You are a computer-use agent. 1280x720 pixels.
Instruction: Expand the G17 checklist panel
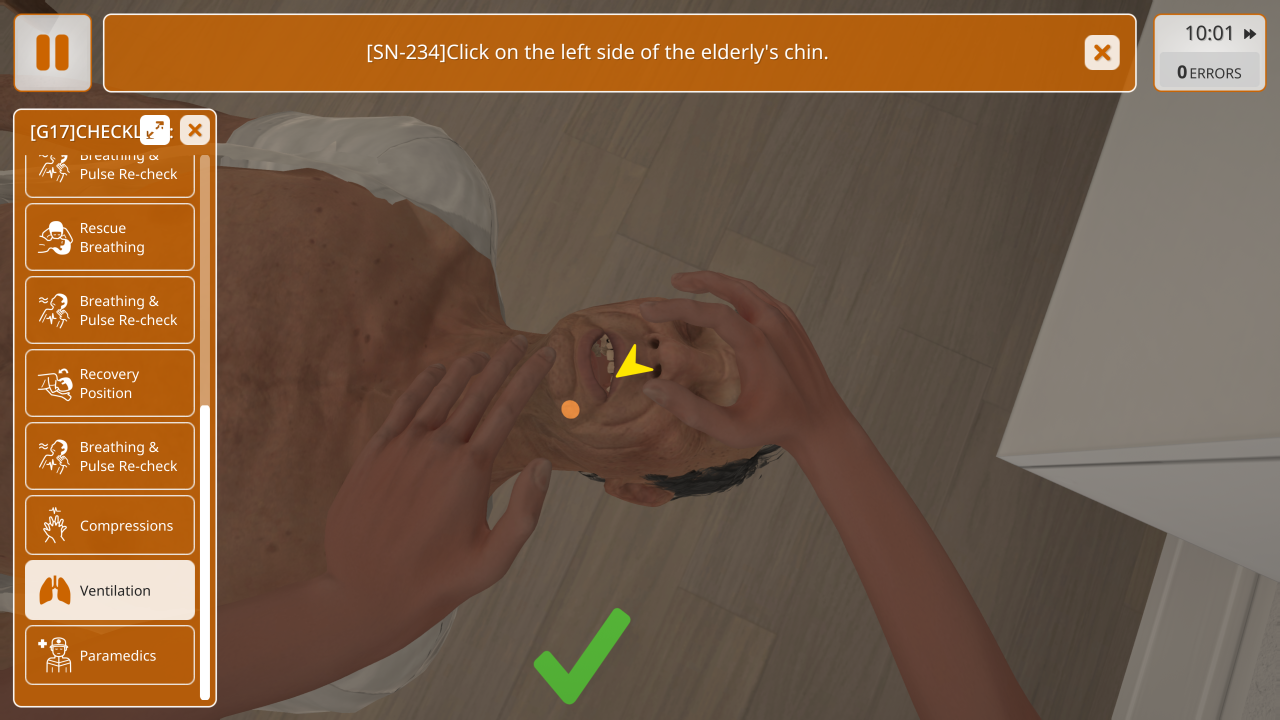click(155, 129)
